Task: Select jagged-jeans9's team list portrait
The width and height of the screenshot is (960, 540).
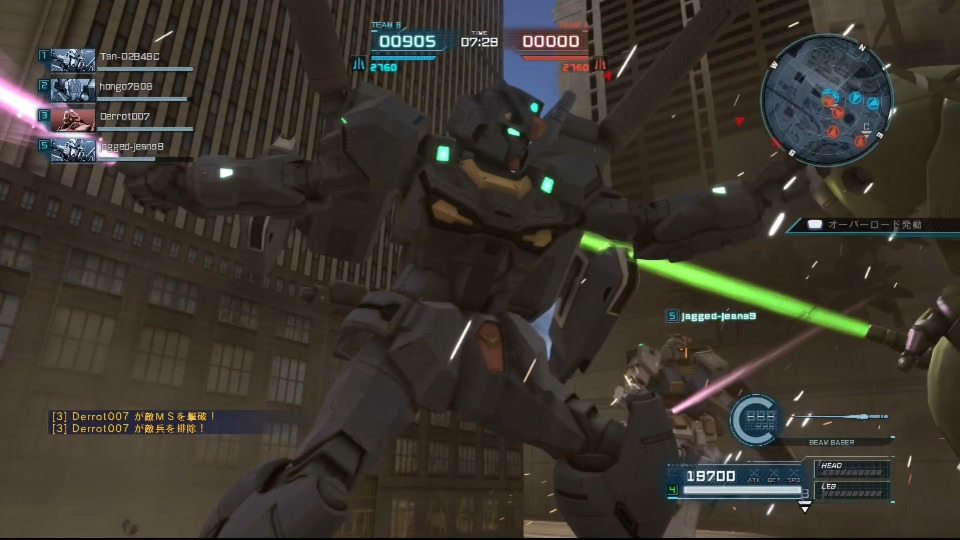Action: 72,149
